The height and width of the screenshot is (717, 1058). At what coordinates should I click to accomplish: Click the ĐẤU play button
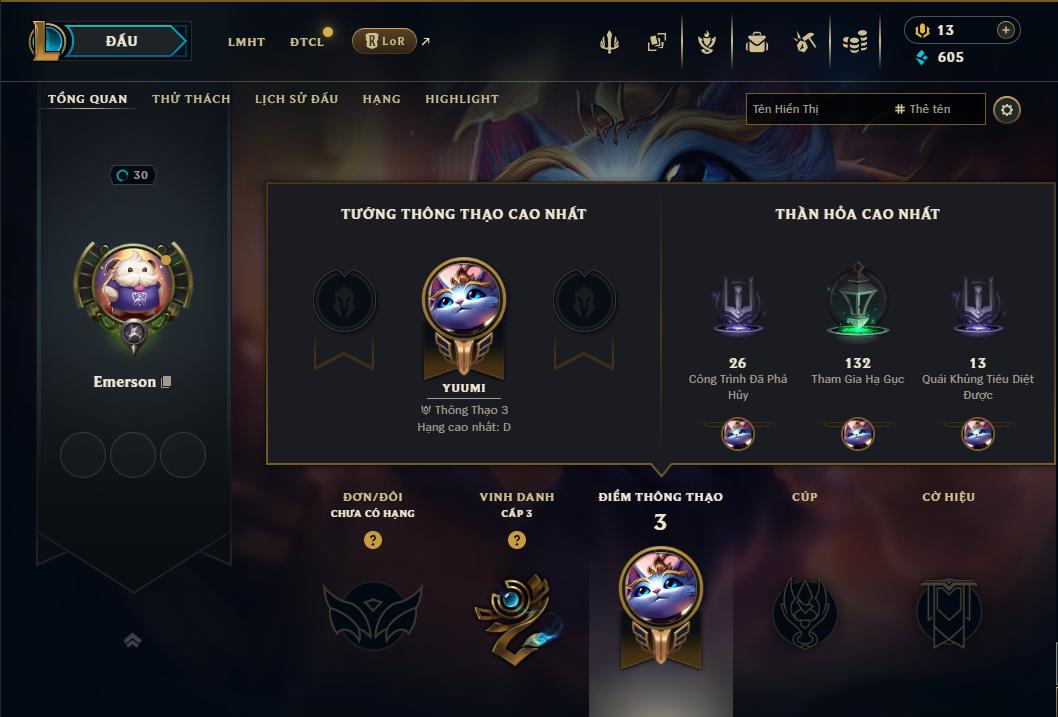point(121,41)
